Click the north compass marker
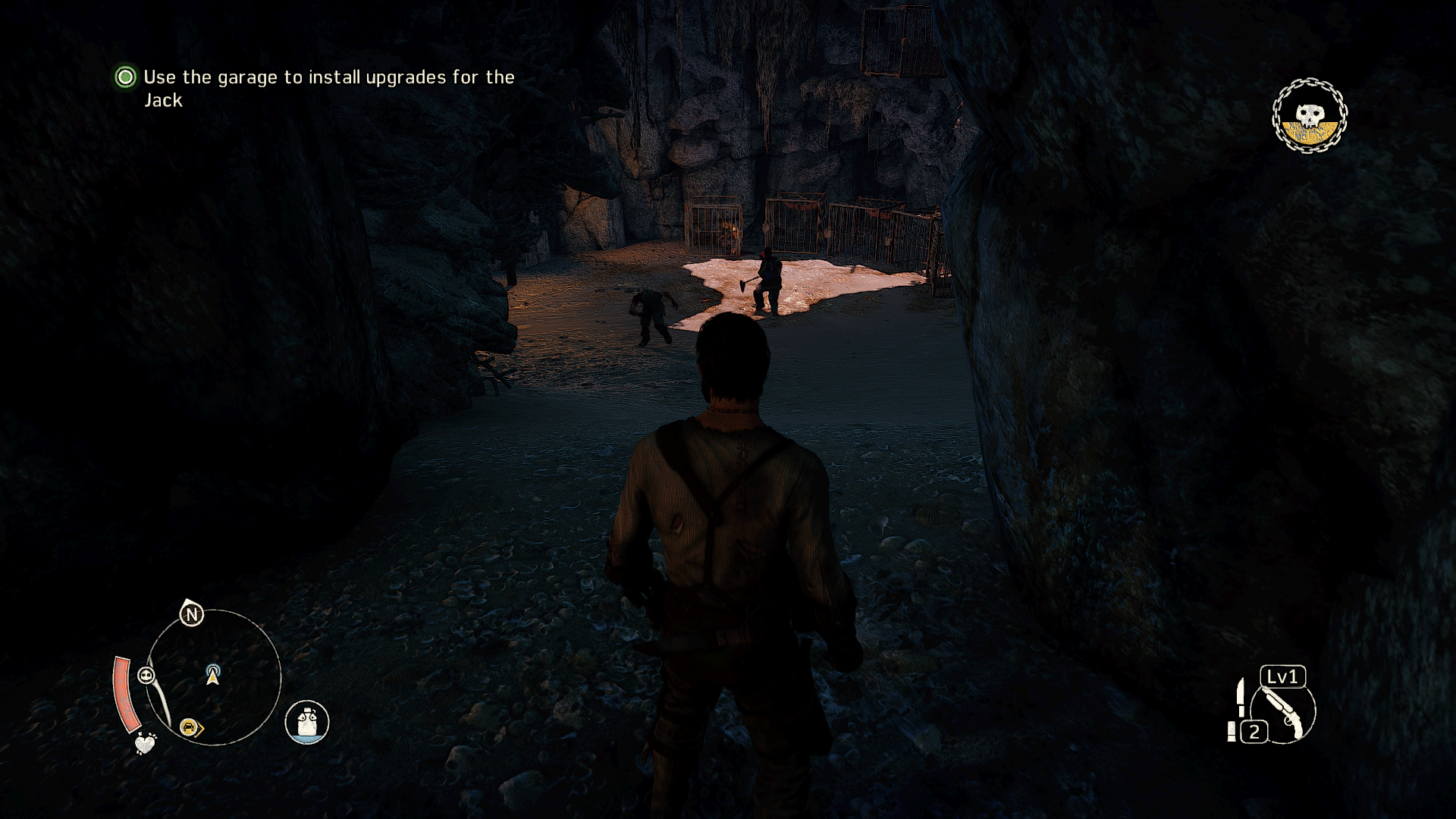1456x819 pixels. coord(192,613)
